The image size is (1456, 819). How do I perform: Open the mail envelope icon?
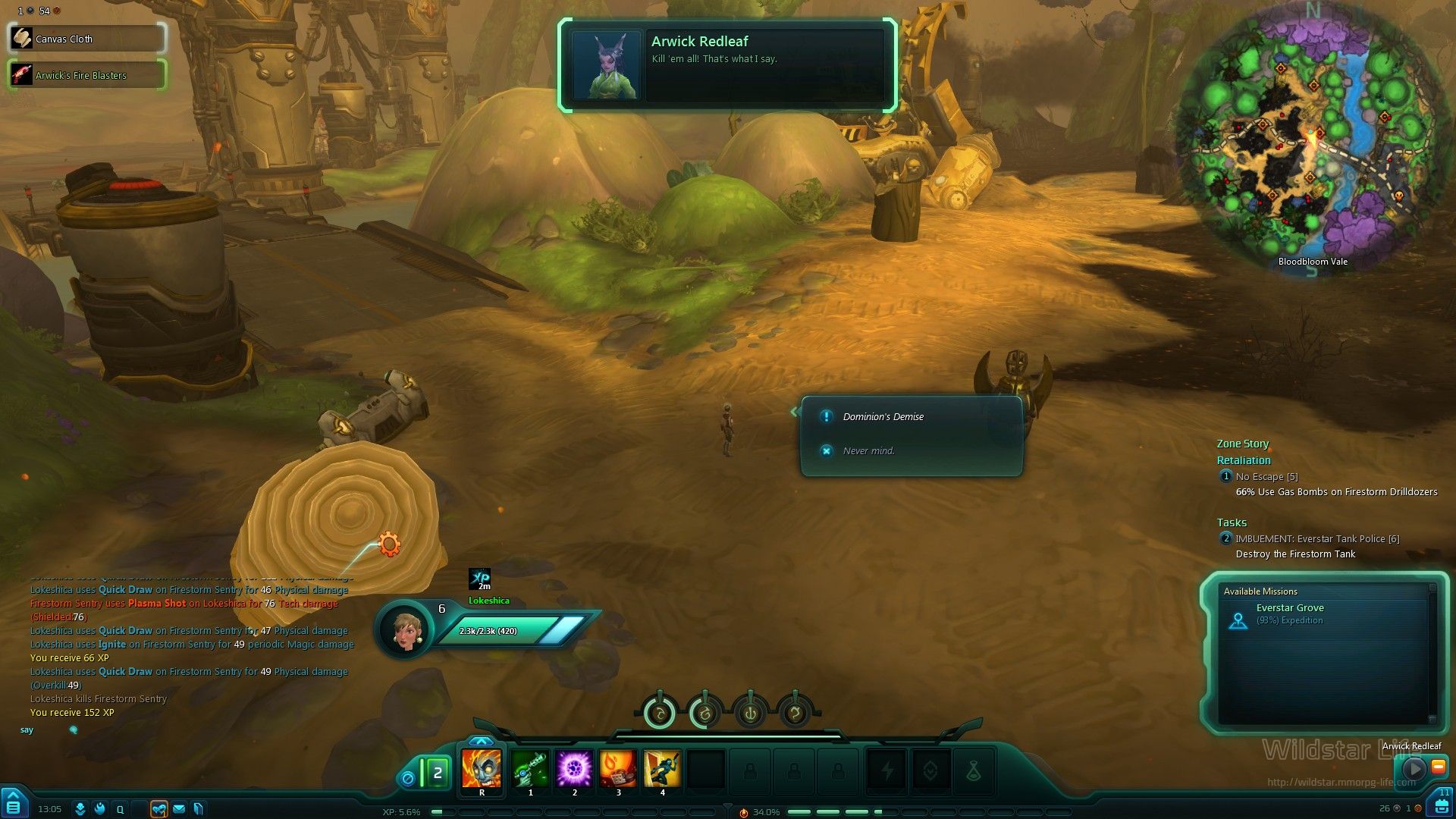tap(179, 809)
